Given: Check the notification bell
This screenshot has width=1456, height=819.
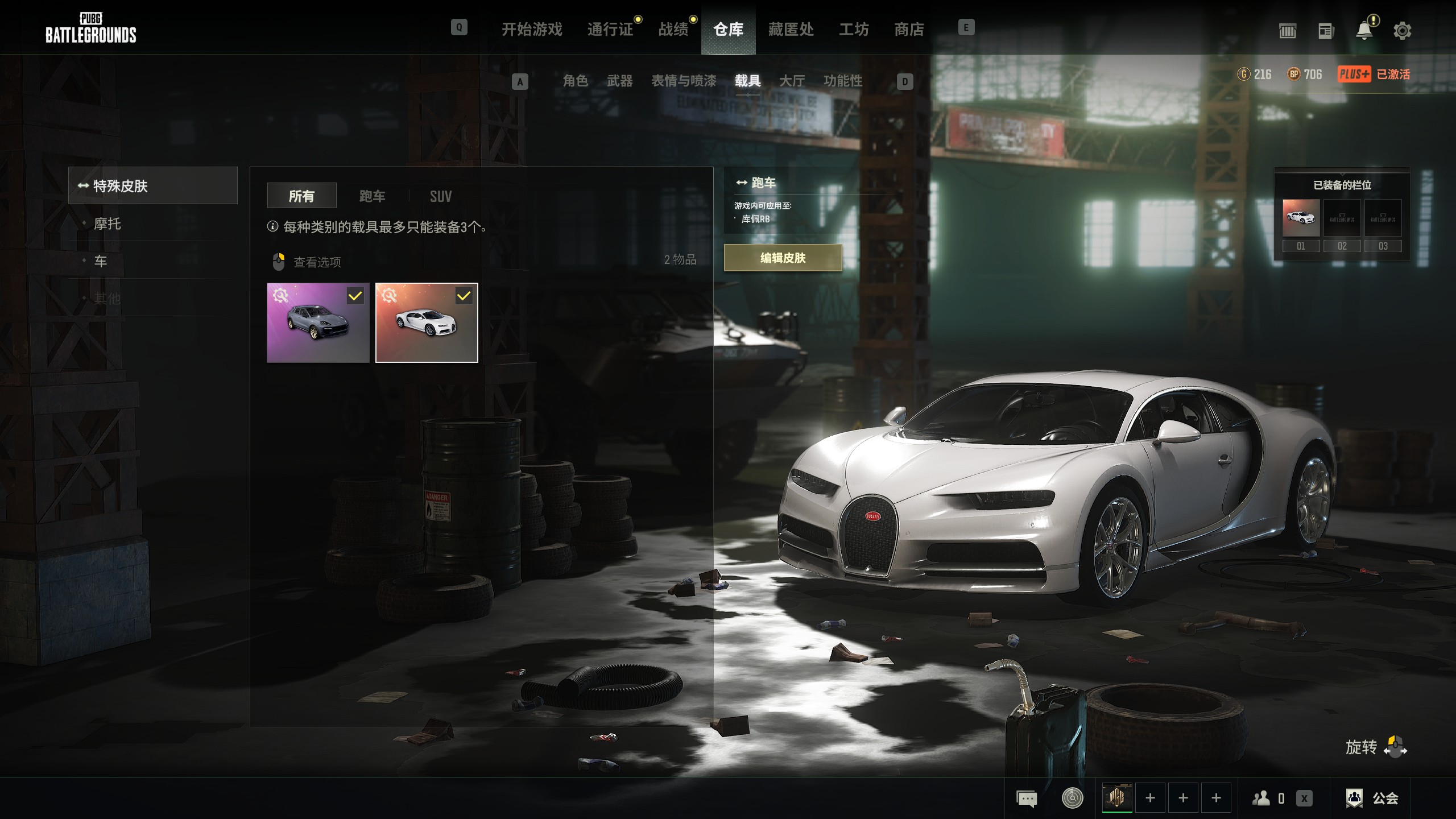Looking at the screenshot, I should click(x=1364, y=31).
